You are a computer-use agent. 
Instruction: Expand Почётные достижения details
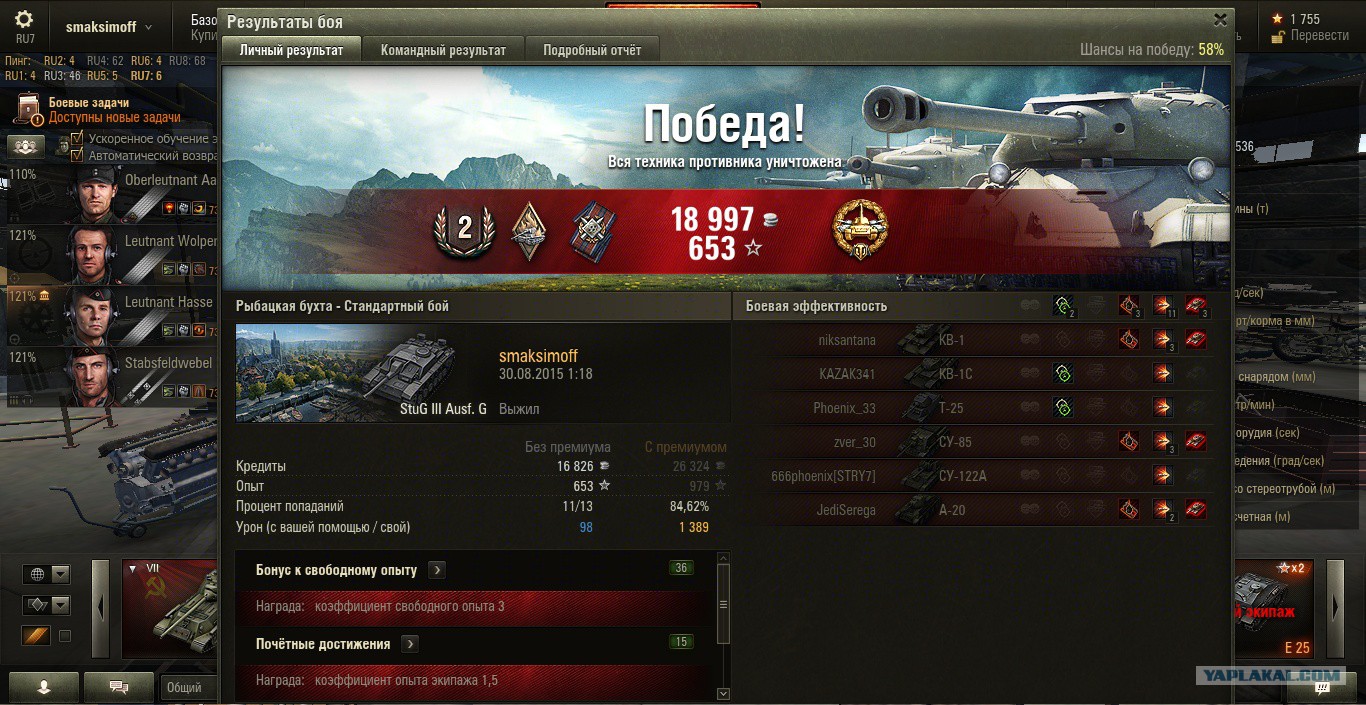point(410,645)
